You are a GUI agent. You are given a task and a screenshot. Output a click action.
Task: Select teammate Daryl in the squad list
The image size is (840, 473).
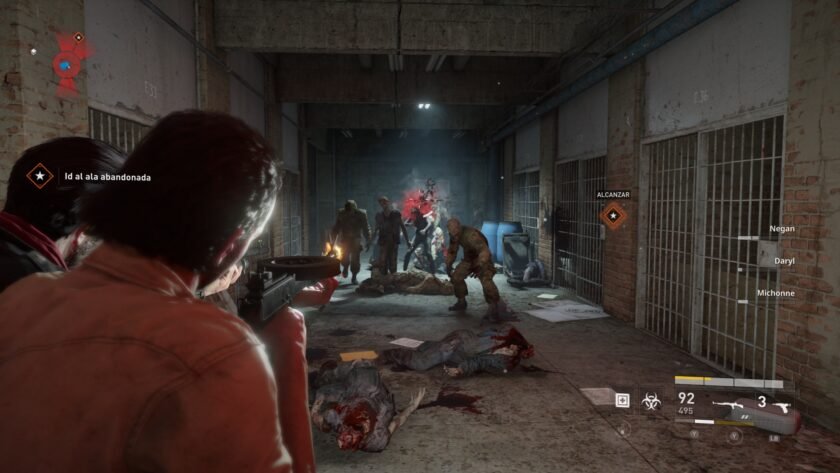pos(784,260)
